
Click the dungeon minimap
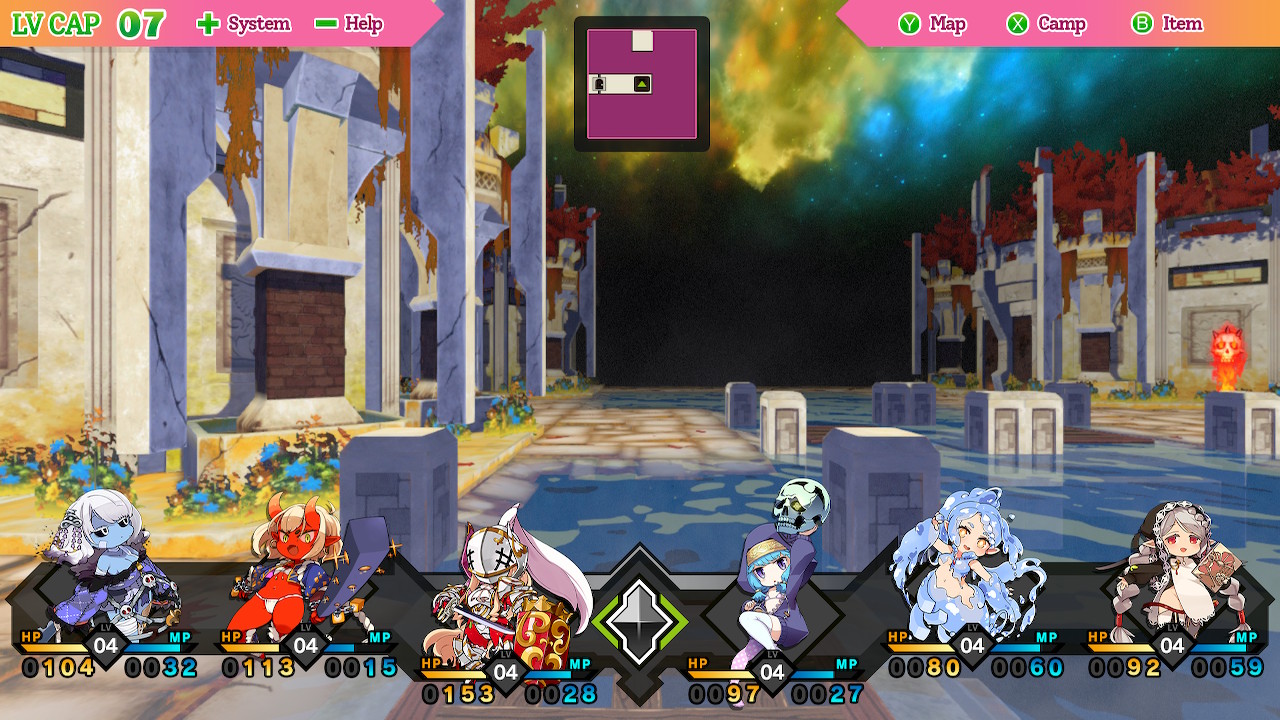641,84
